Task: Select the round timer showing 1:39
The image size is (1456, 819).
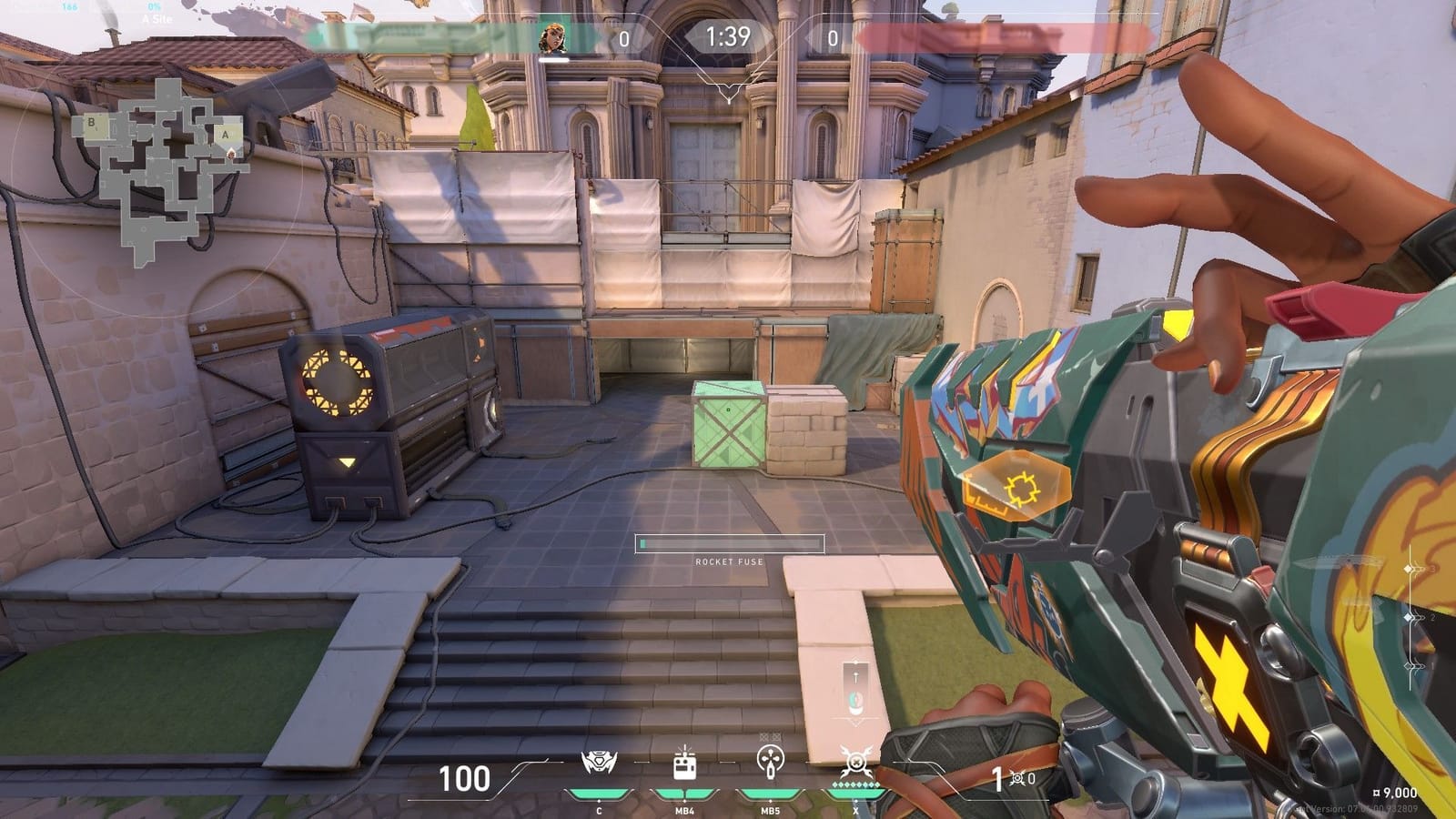Action: (728, 38)
